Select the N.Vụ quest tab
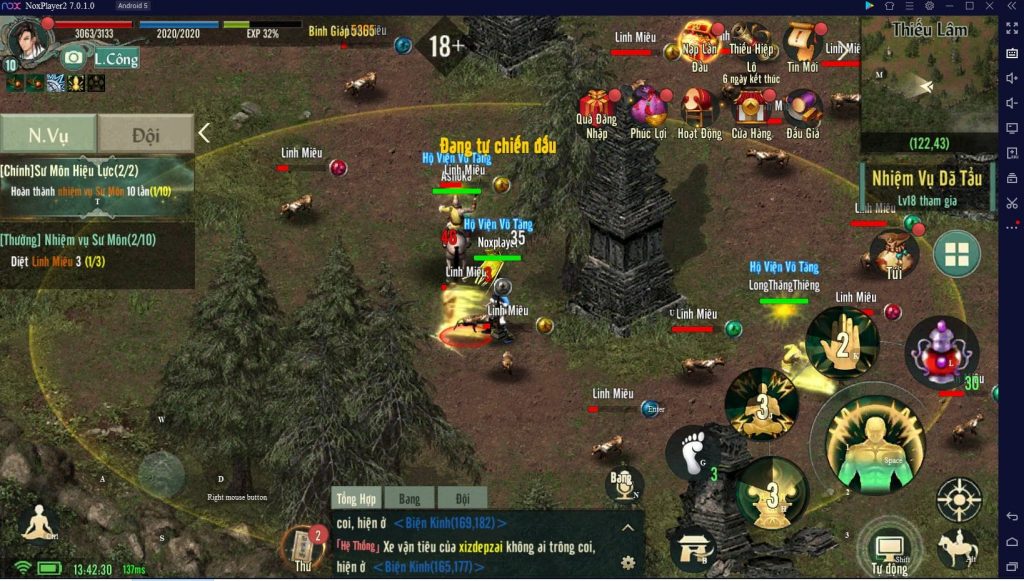1024x581 pixels. pyautogui.click(x=48, y=133)
